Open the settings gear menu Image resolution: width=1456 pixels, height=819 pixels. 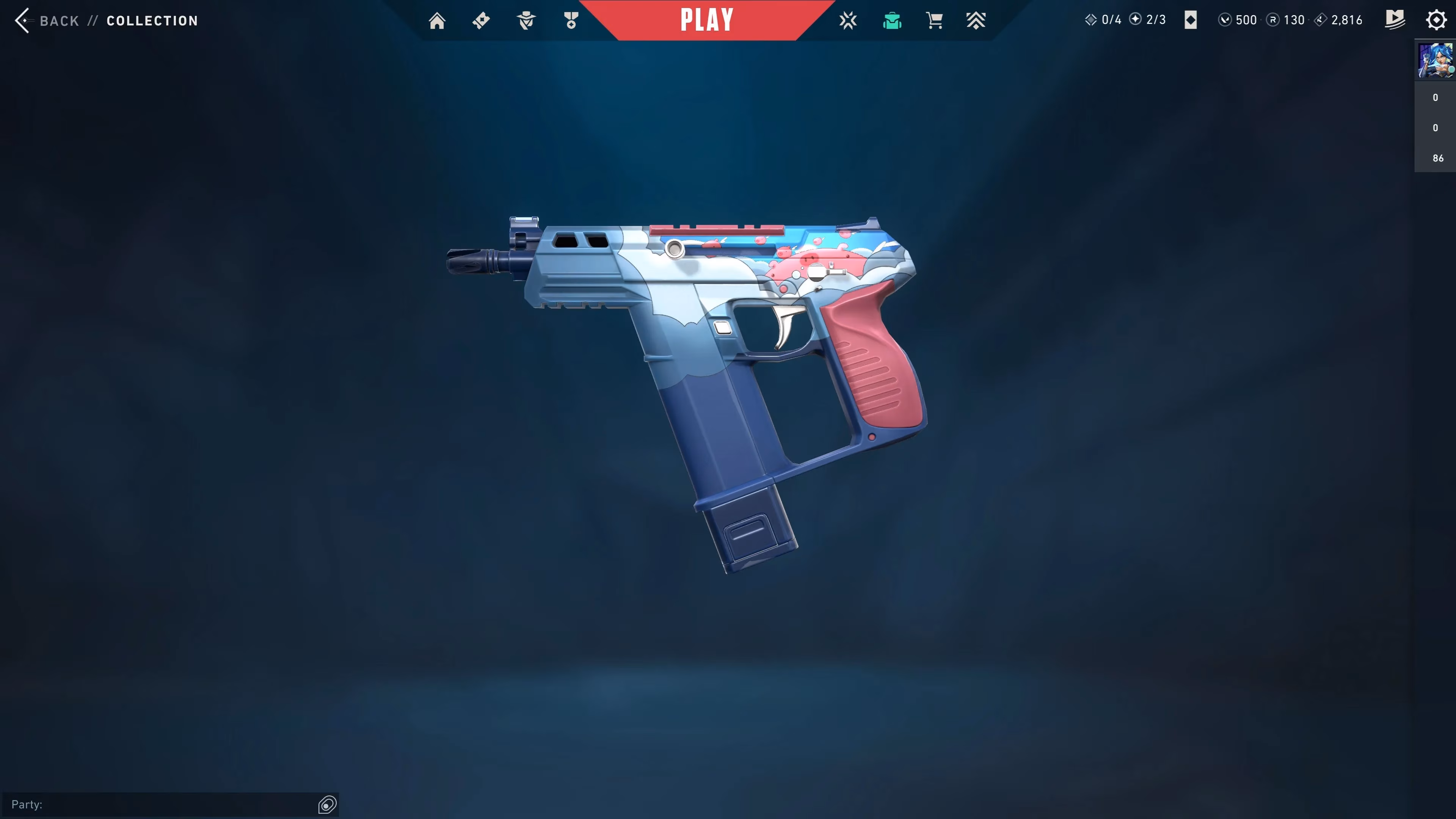tap(1436, 20)
